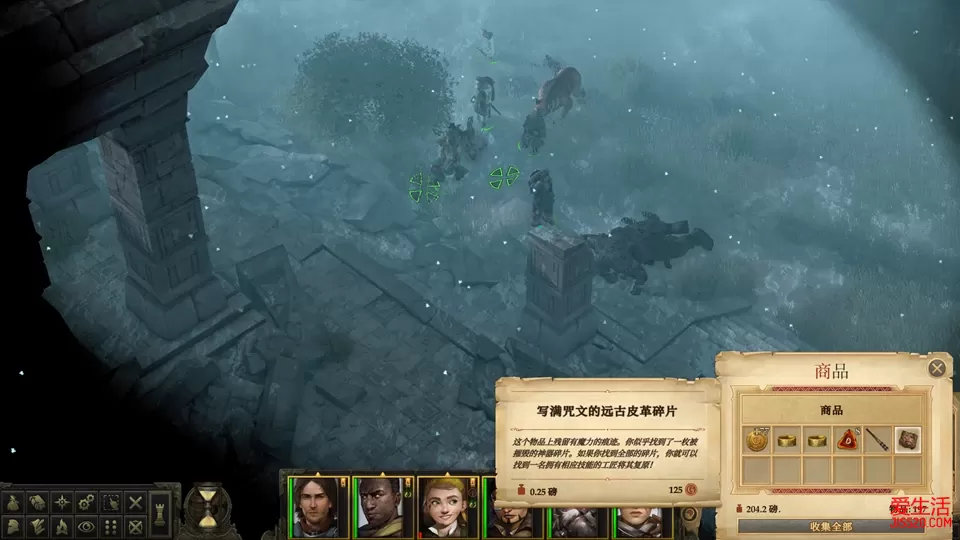This screenshot has width=960, height=540.
Task: Close the 商品 loot window
Action: click(937, 368)
